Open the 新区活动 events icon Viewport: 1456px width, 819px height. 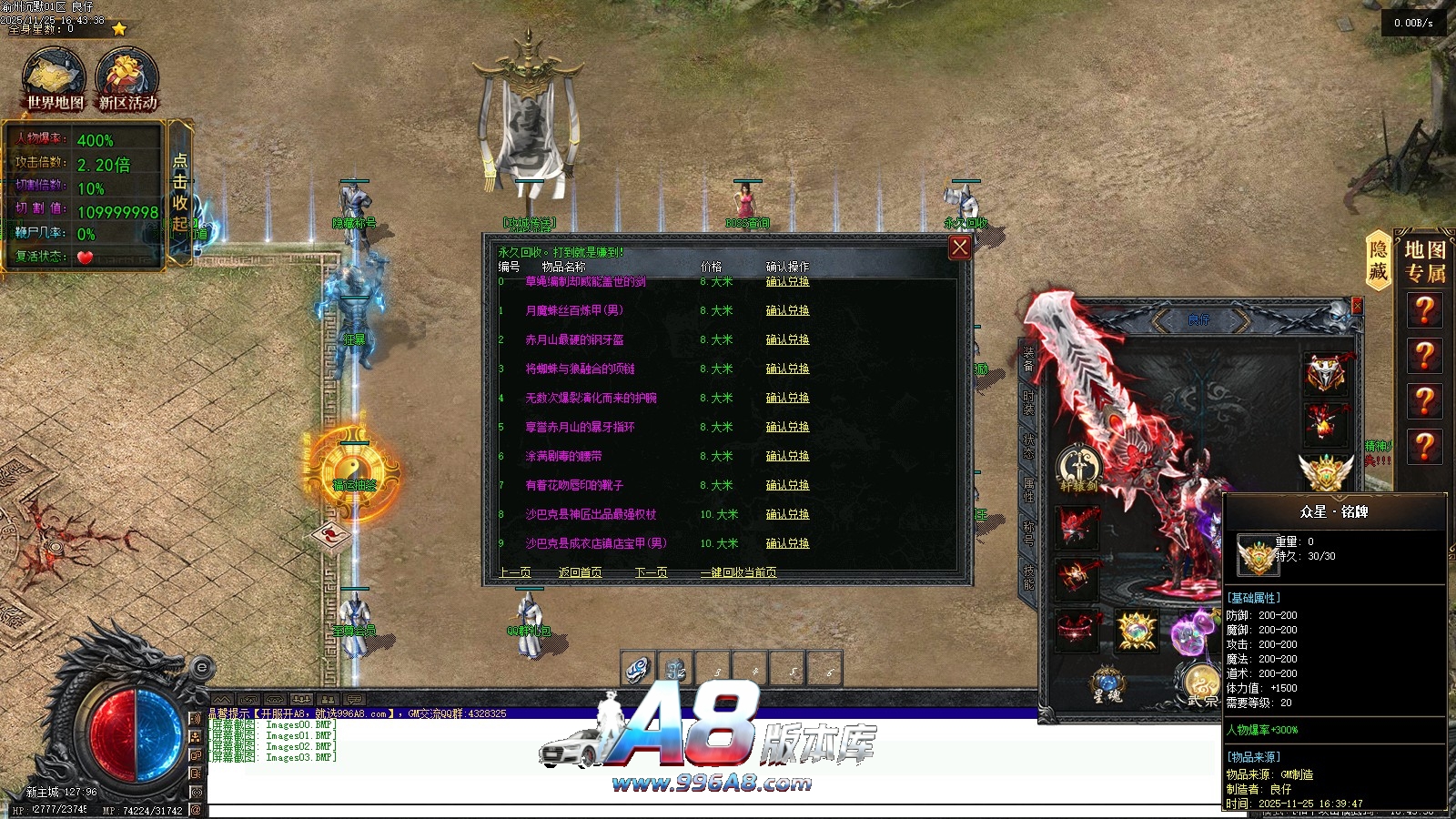coord(127,82)
